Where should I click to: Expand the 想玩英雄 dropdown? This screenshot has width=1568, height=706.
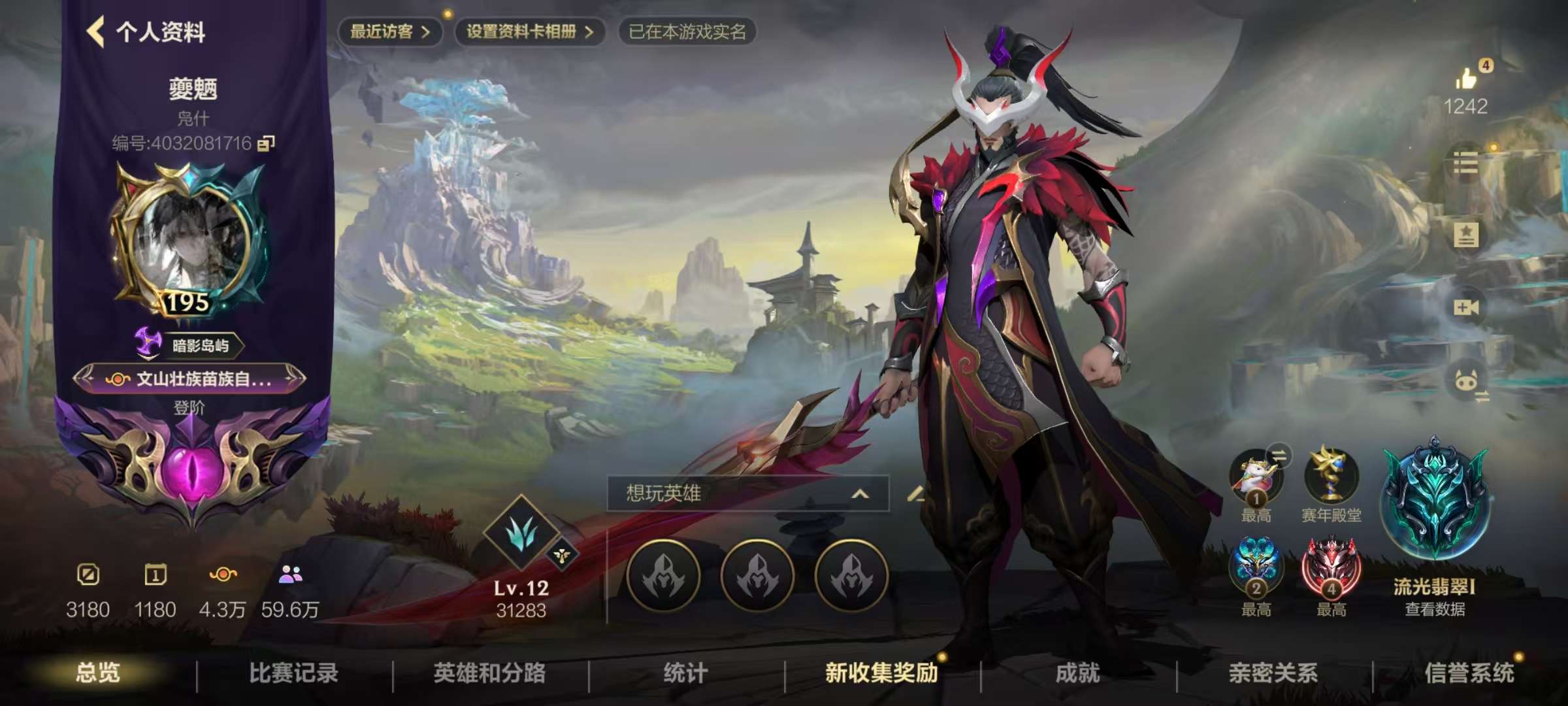click(x=860, y=494)
